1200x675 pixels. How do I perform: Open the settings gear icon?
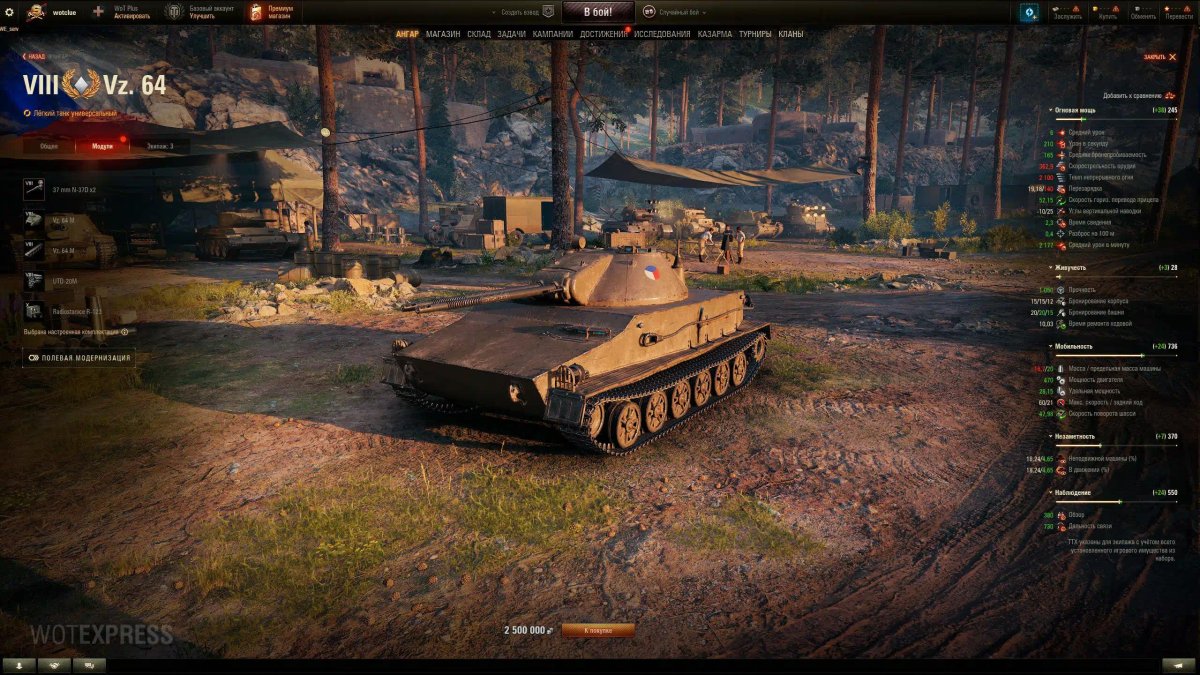(10, 12)
